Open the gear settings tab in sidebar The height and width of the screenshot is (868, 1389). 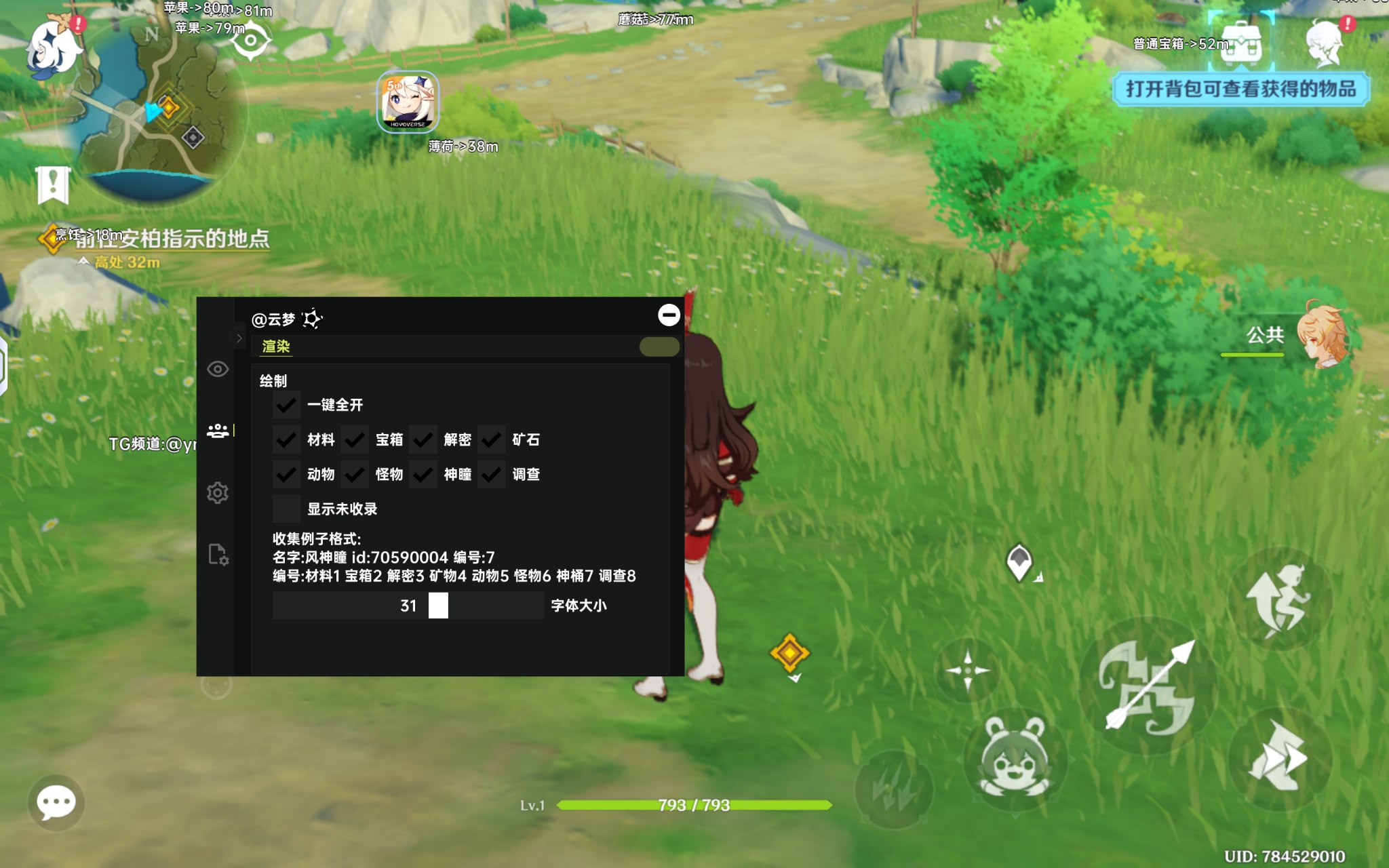point(218,493)
